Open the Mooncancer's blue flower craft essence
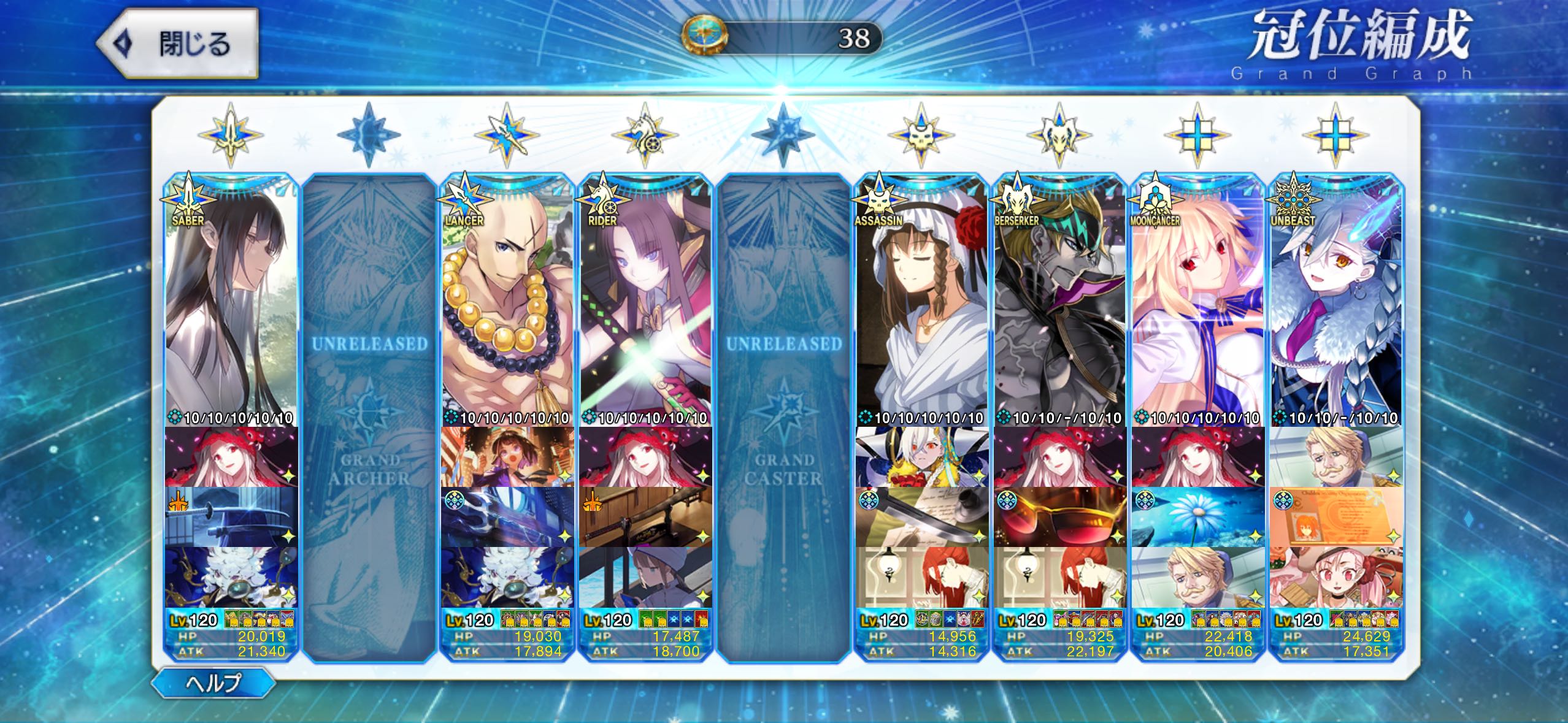The width and height of the screenshot is (1568, 723). 1197,517
